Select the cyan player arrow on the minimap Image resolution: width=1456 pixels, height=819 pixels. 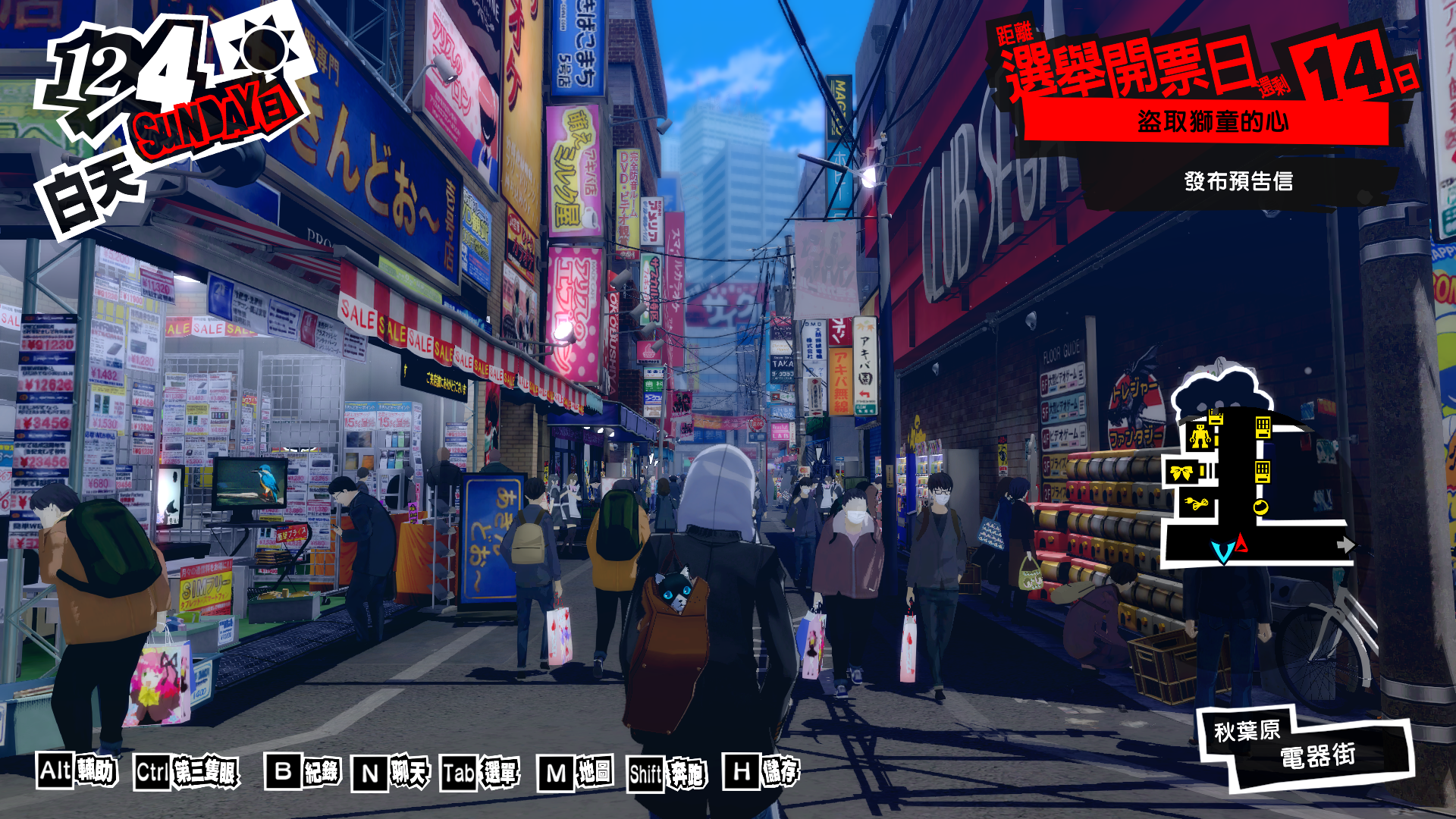click(1222, 549)
